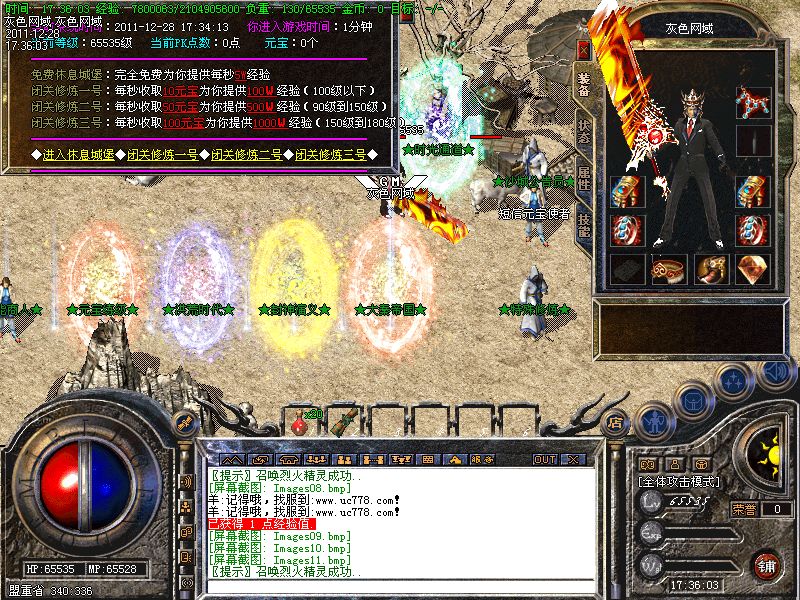This screenshot has height=600, width=800.
Task: Close the character equipment panel
Action: point(584,49)
